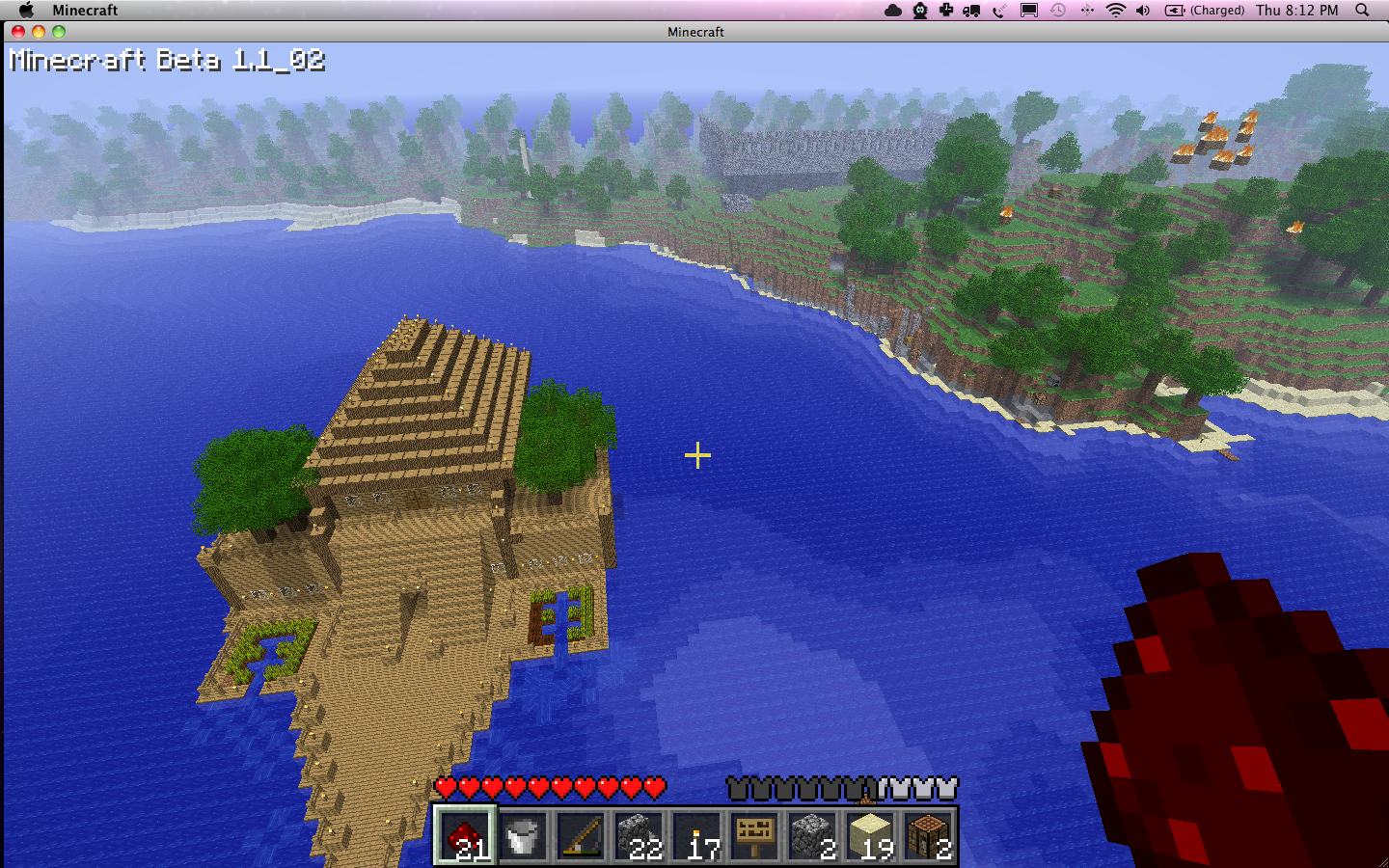Viewport: 1389px width, 868px height.
Task: Select the wooden sign slot
Action: pos(754,835)
